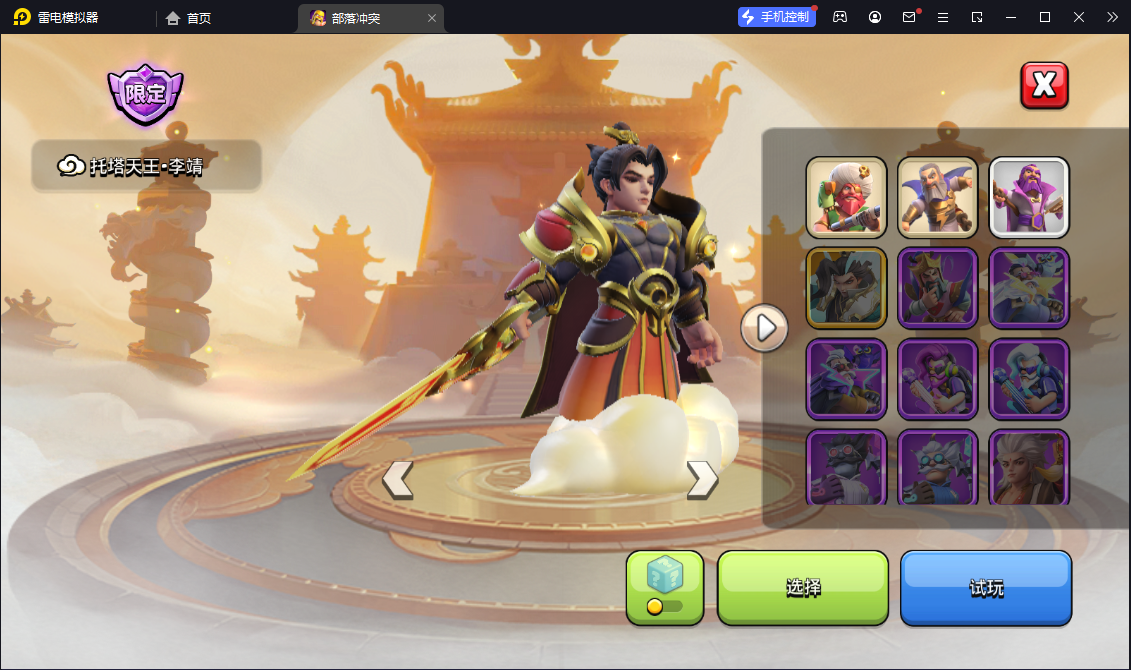Click the 限定 limited badge
The width and height of the screenshot is (1131, 670).
click(x=146, y=94)
